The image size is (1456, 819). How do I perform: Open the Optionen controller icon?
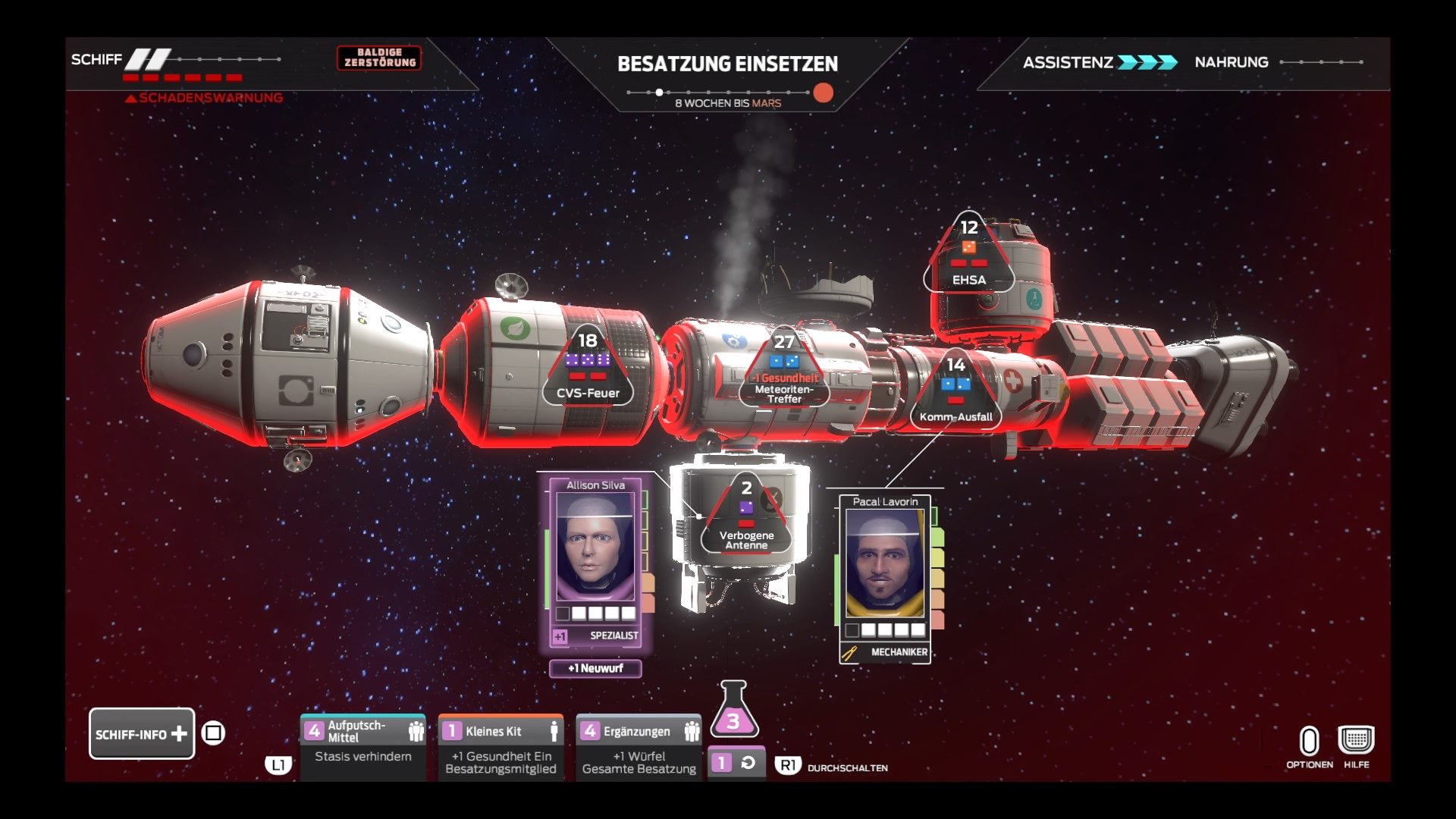[x=1310, y=739]
